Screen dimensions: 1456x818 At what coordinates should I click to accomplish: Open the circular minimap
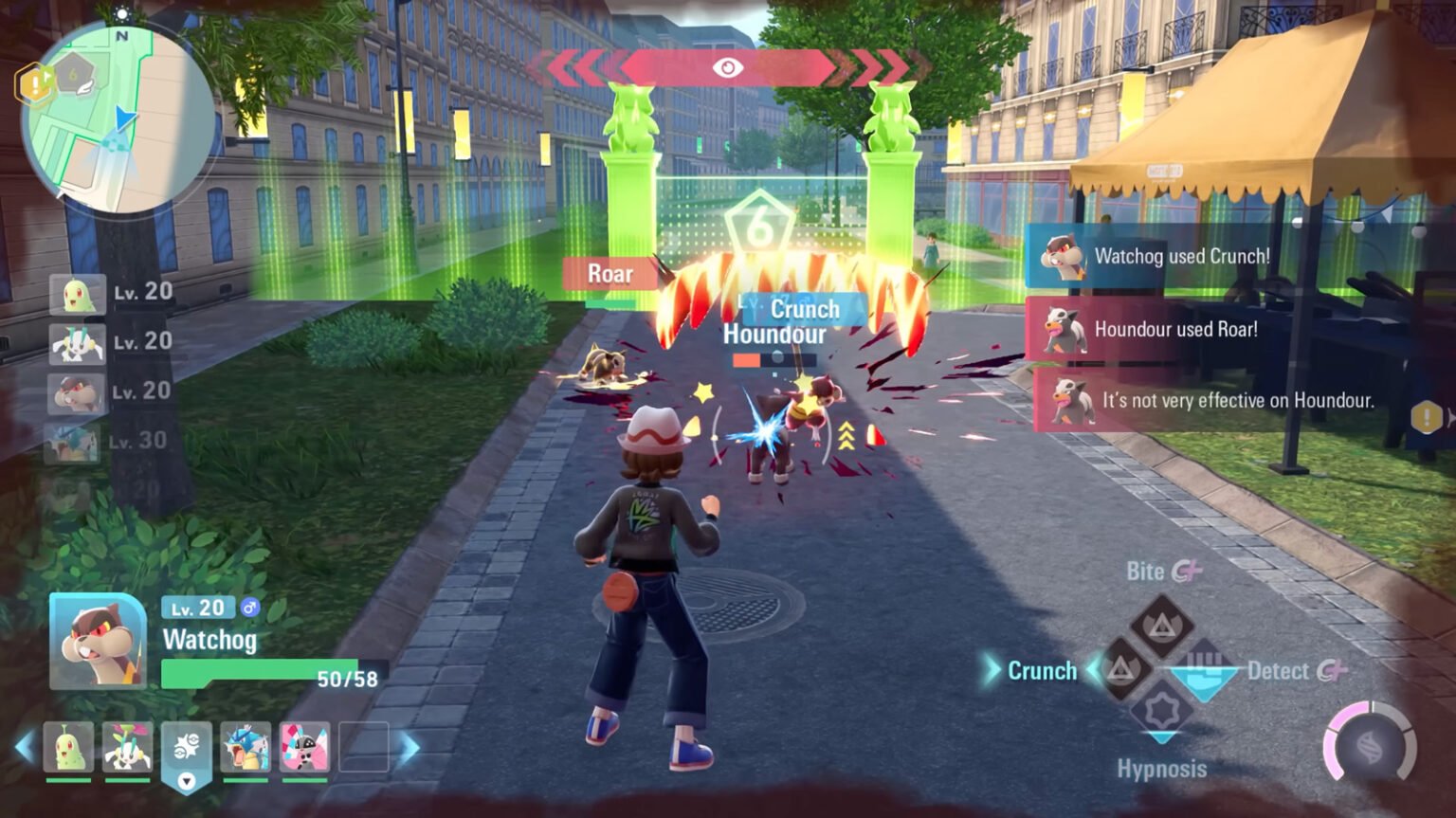(118, 118)
